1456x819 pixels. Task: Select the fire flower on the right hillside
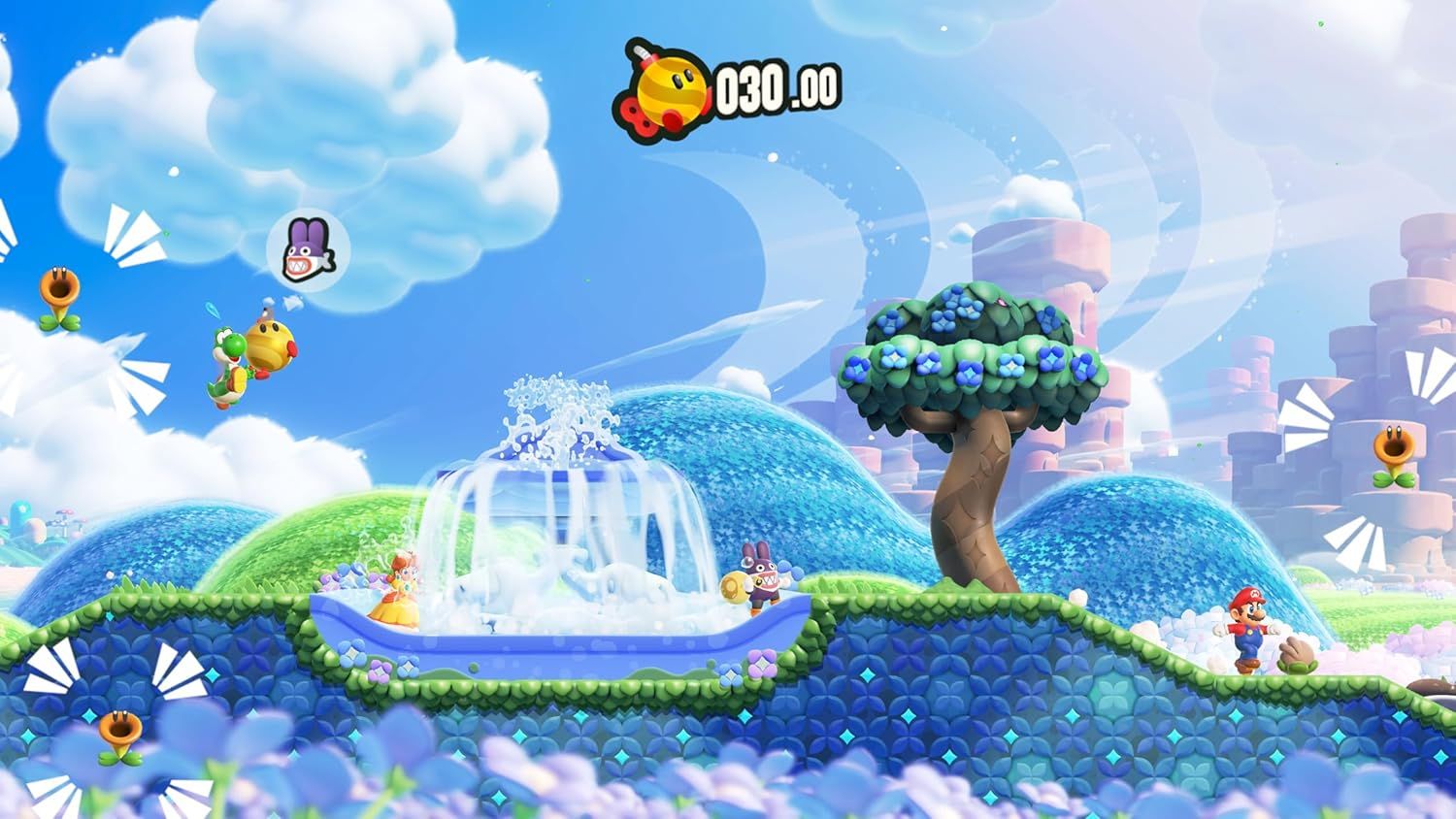1393,451
